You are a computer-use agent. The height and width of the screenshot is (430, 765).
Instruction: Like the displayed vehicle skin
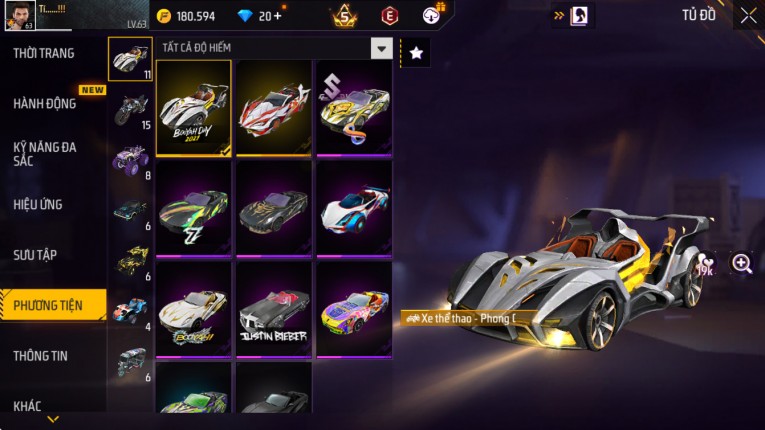click(706, 262)
